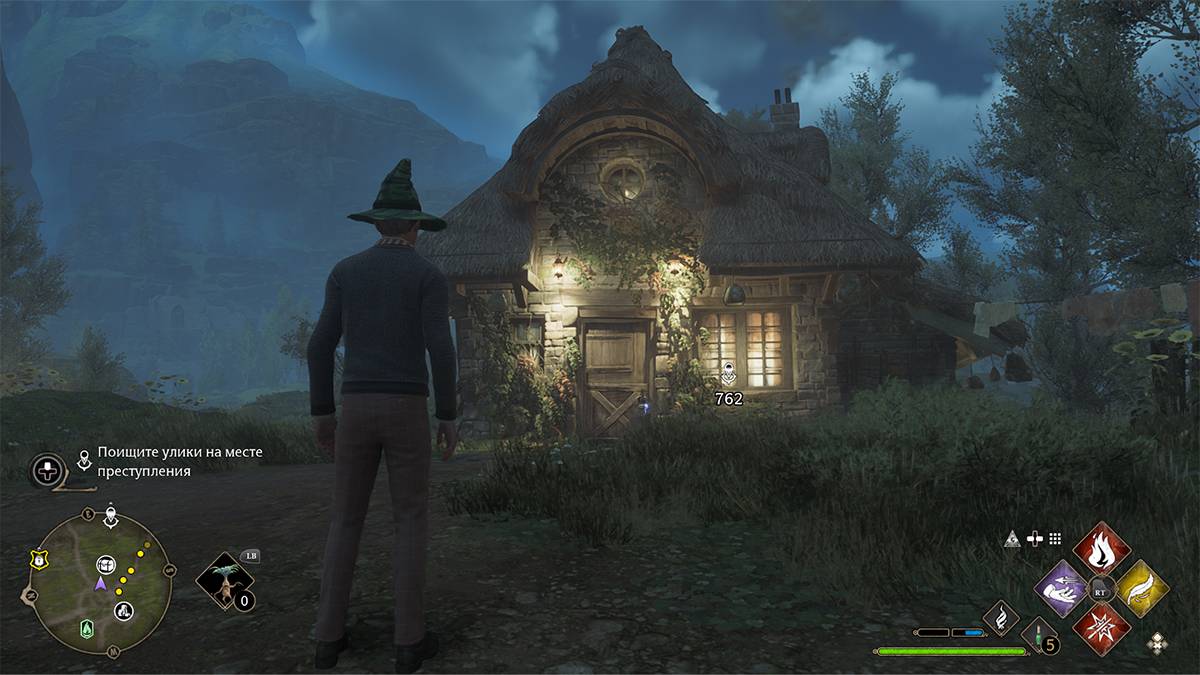Viewport: 1200px width, 675px height.
Task: Open the circular minimap
Action: [100, 580]
